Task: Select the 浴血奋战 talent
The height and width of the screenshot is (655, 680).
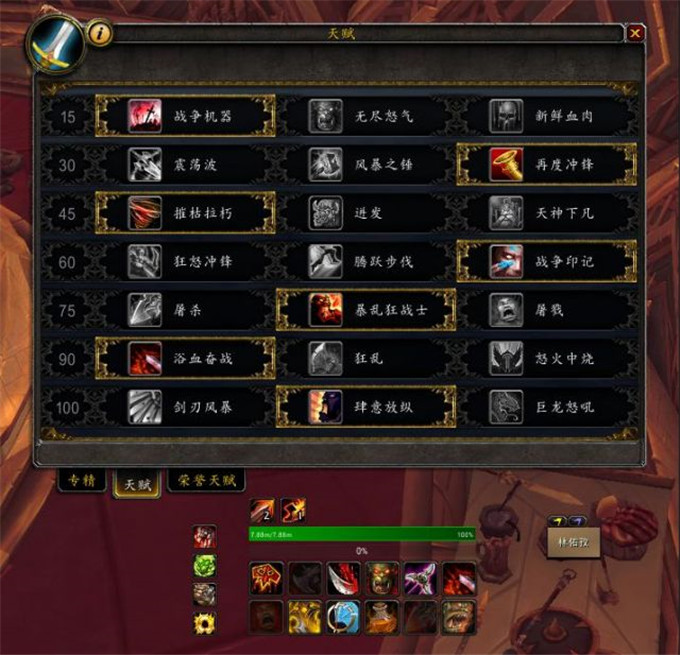Action: coord(185,358)
